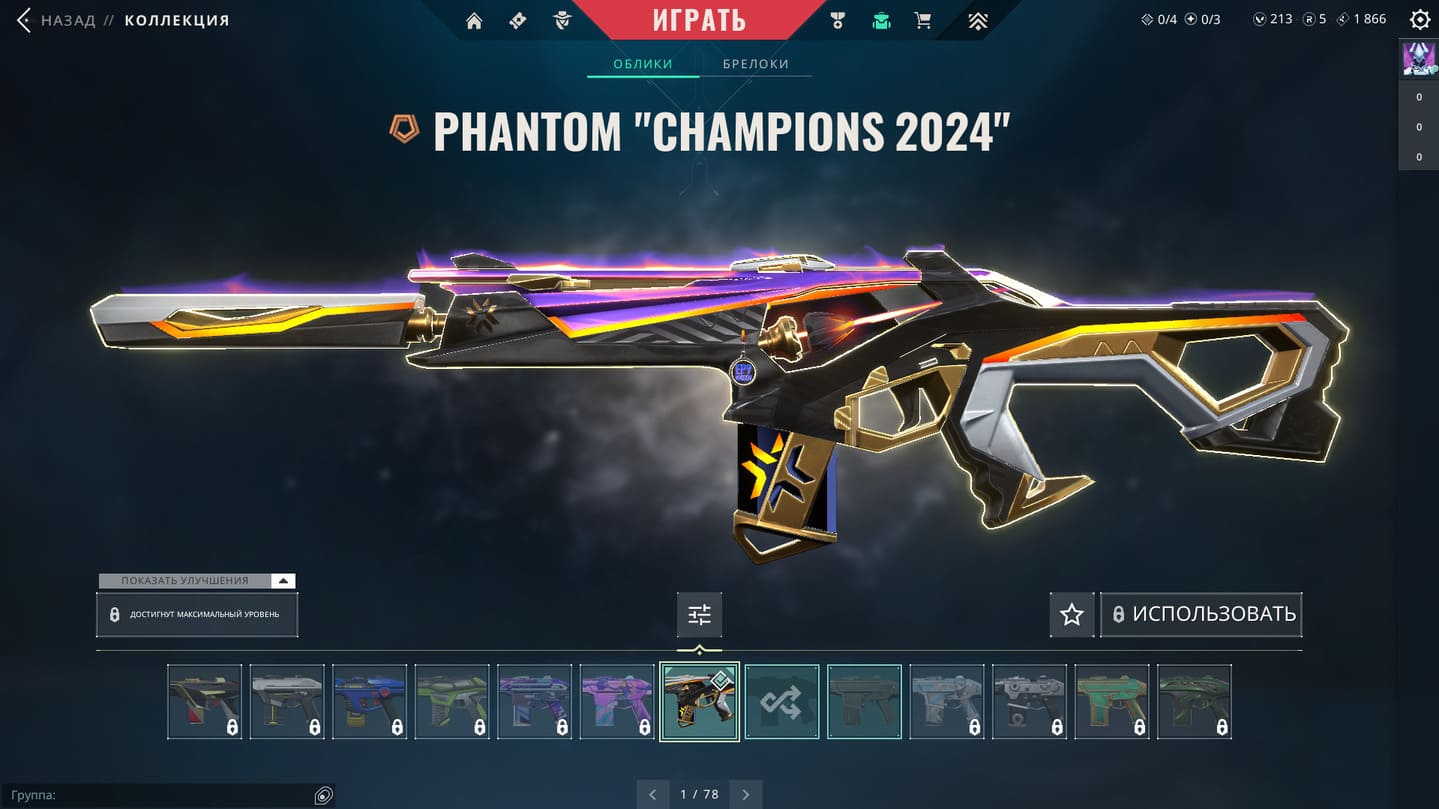The image size is (1439, 809).
Task: Select the Облики tab
Action: tap(643, 64)
